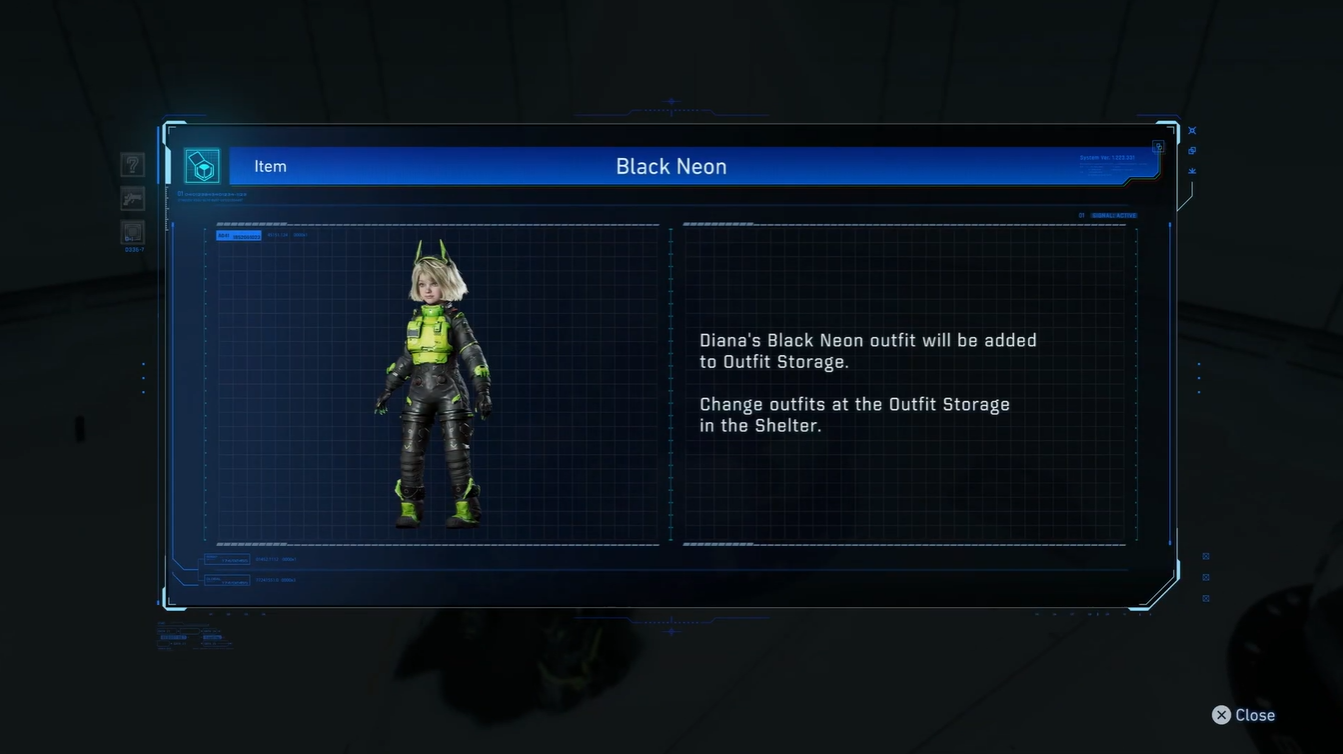Screen dimensions: 1343x754
Task: Select the dim chip category icon
Action: click(x=132, y=232)
